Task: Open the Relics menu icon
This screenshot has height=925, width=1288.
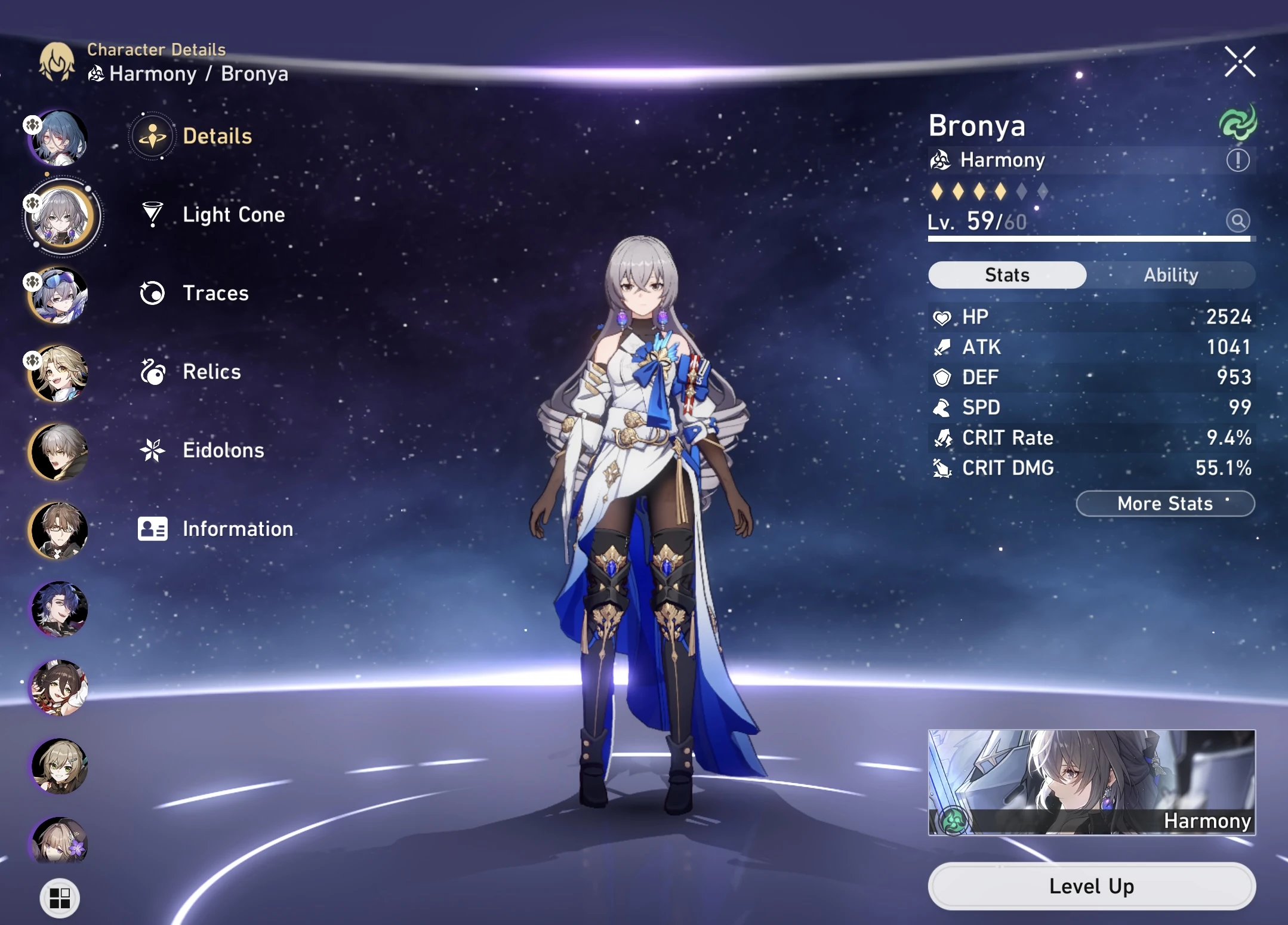Action: click(153, 372)
